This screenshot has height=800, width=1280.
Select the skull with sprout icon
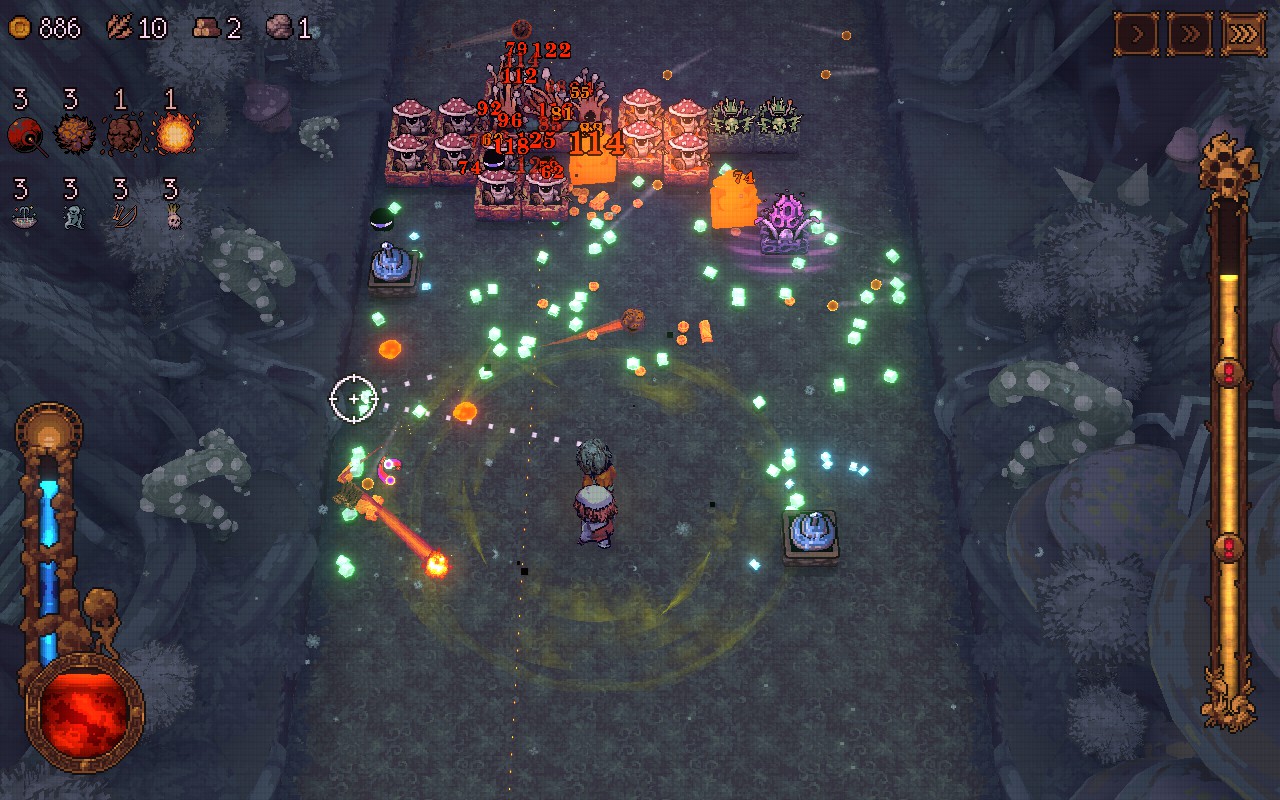(173, 217)
